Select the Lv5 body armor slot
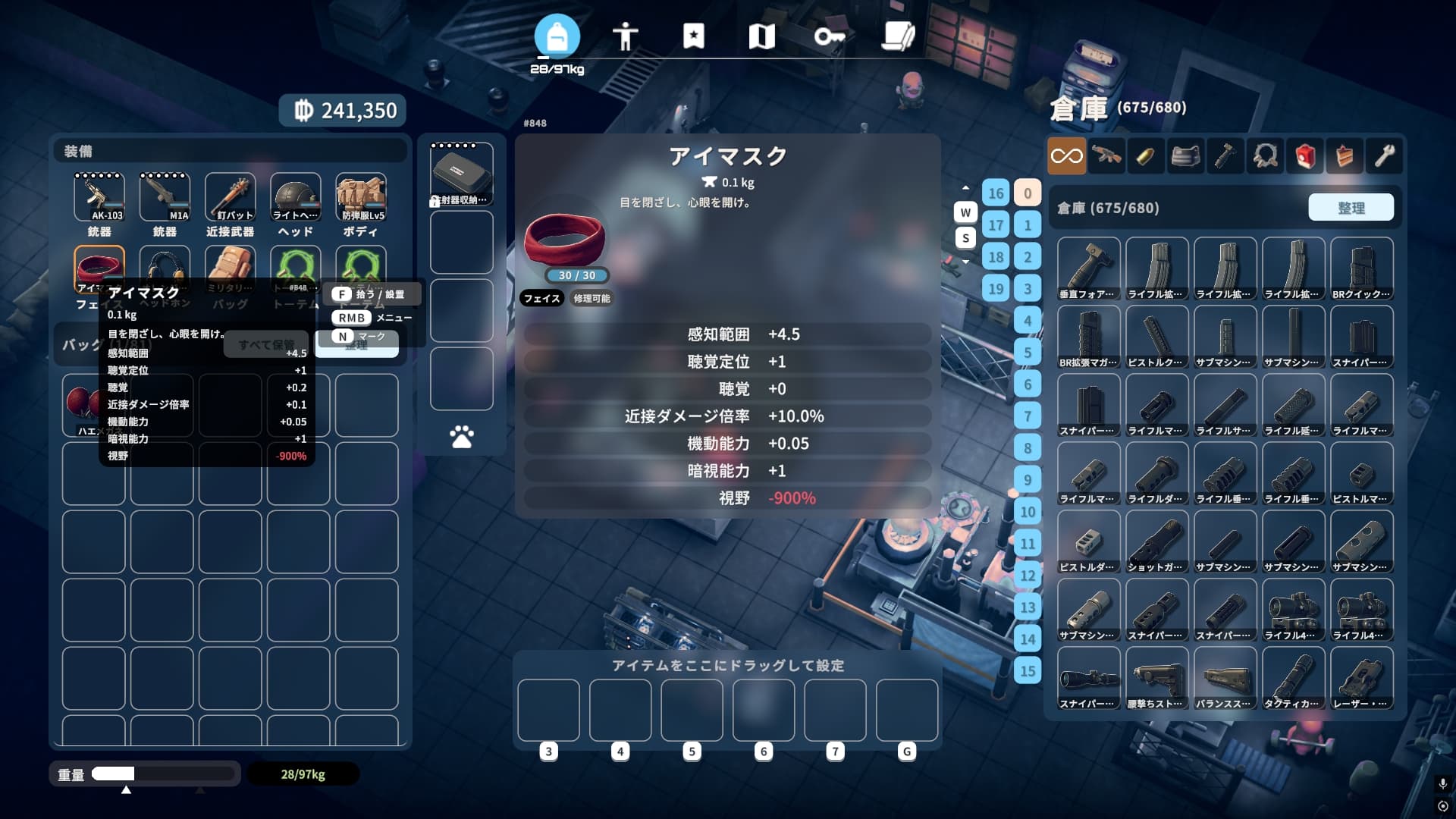 [x=361, y=197]
